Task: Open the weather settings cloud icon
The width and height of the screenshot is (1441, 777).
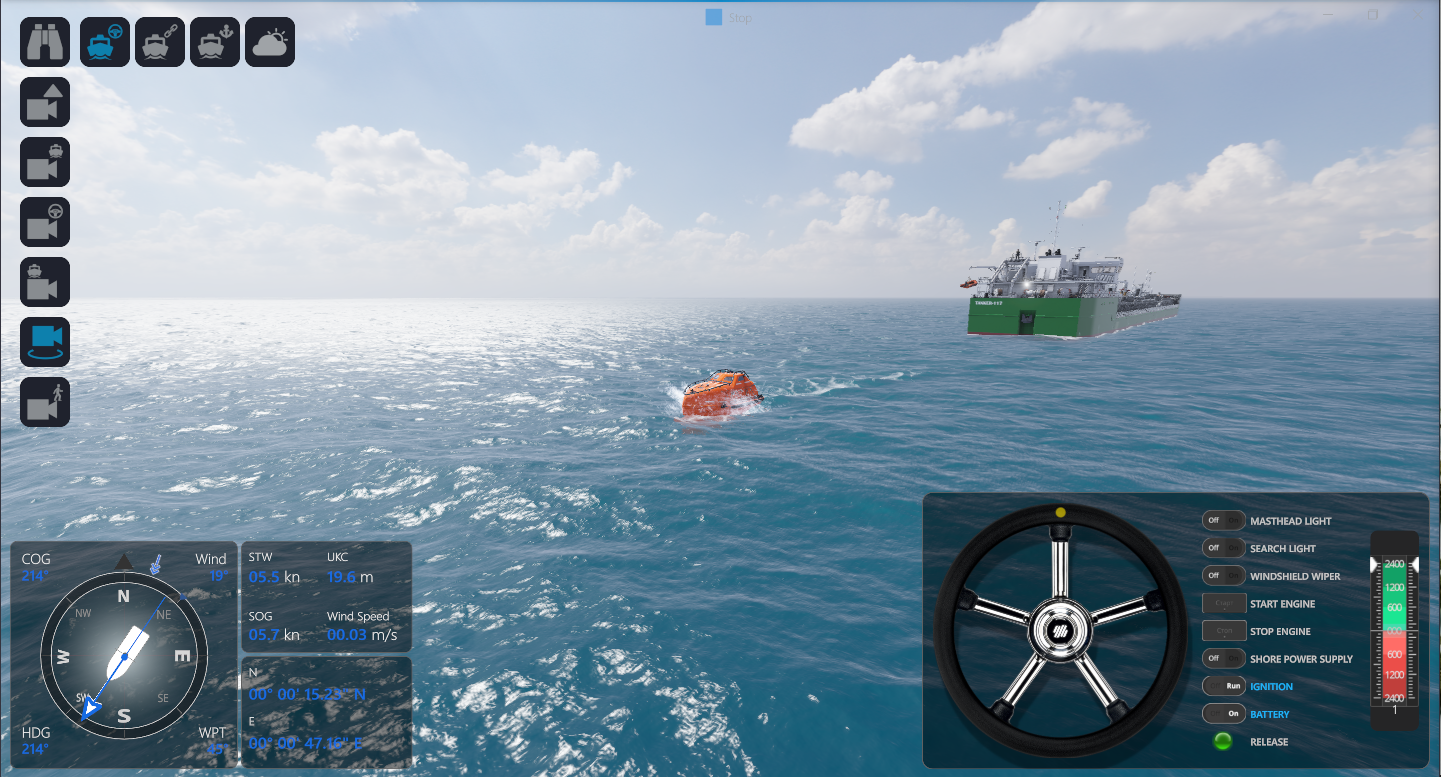Action: tap(270, 42)
